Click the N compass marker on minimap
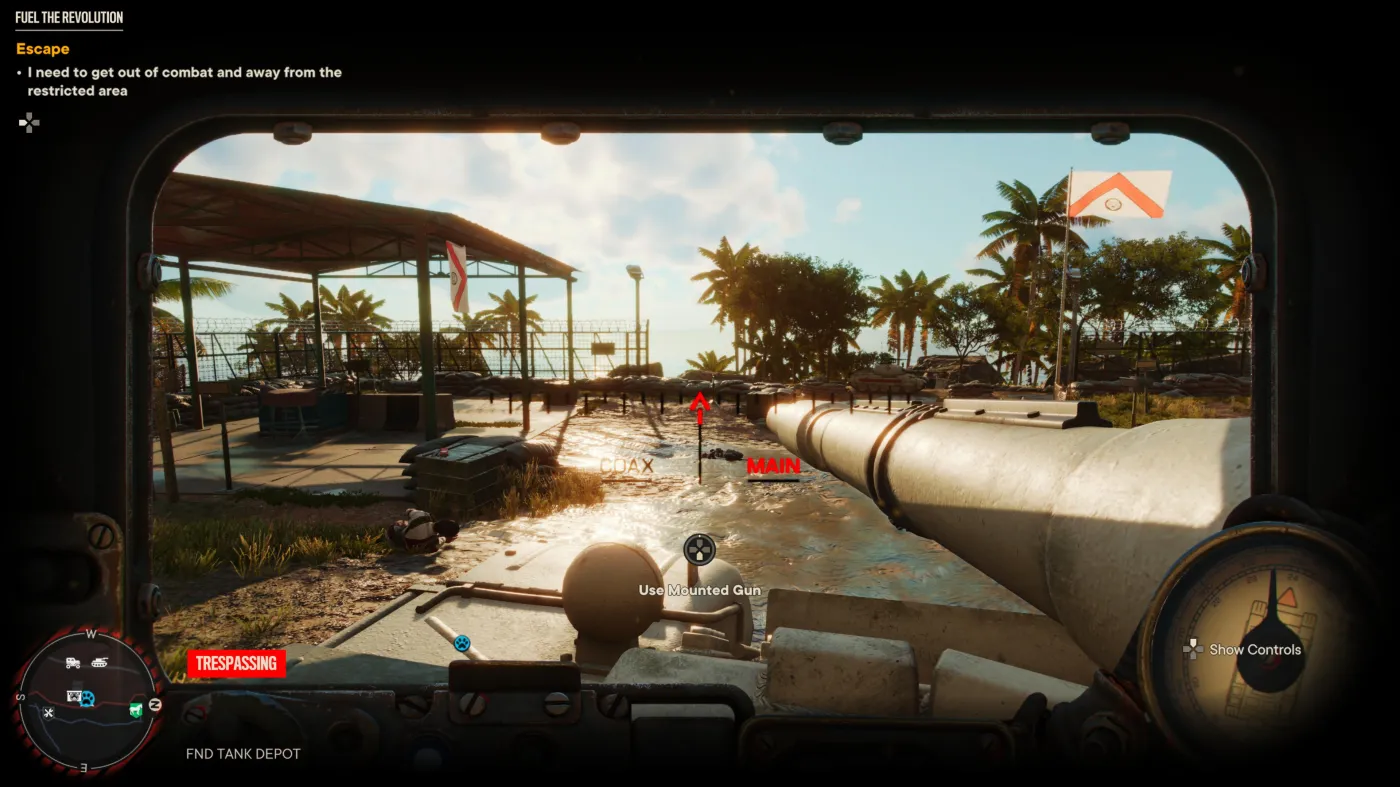The height and width of the screenshot is (787, 1400). click(x=154, y=705)
